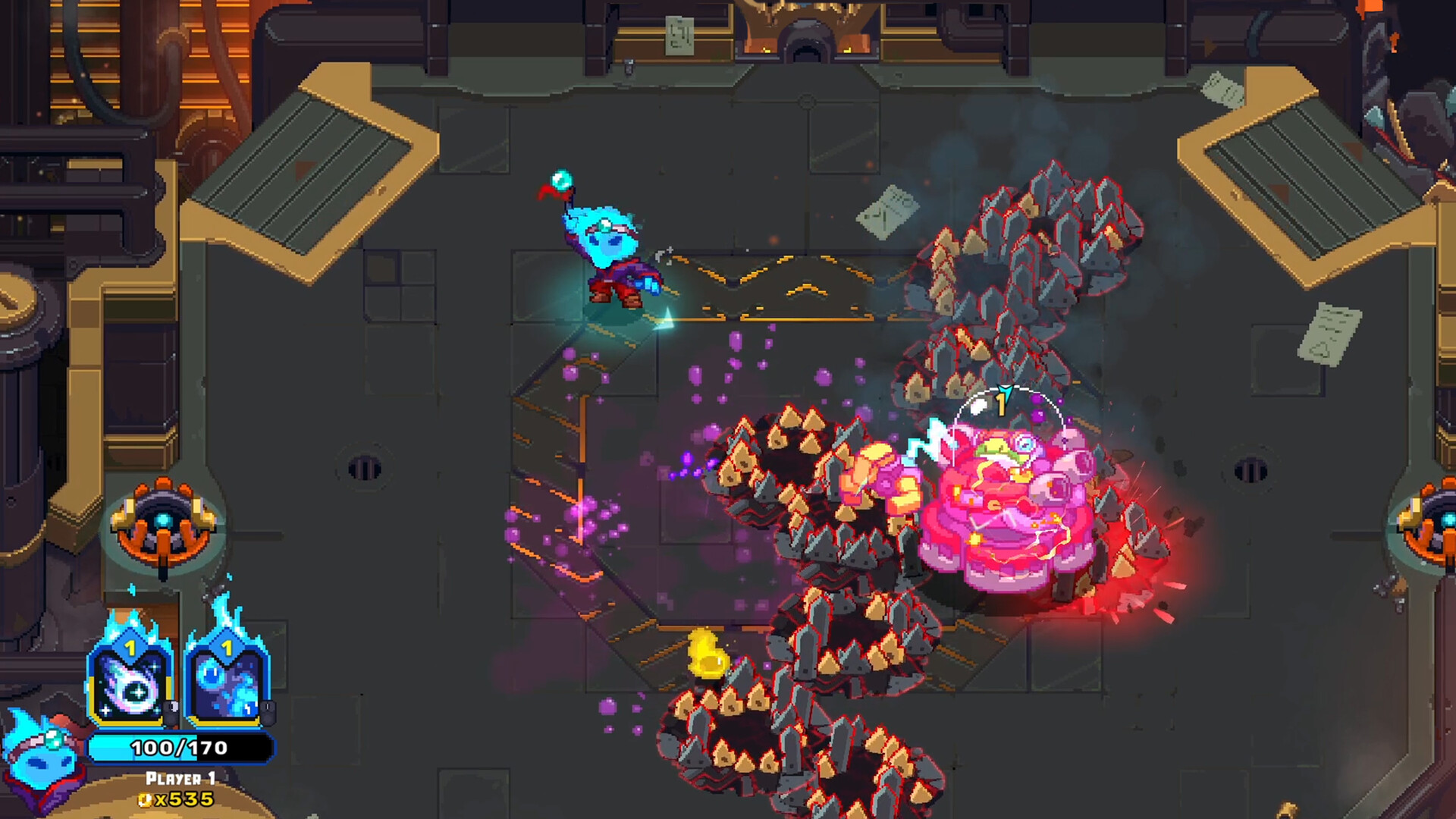Click the right mouse button icon on second spell

tap(268, 711)
